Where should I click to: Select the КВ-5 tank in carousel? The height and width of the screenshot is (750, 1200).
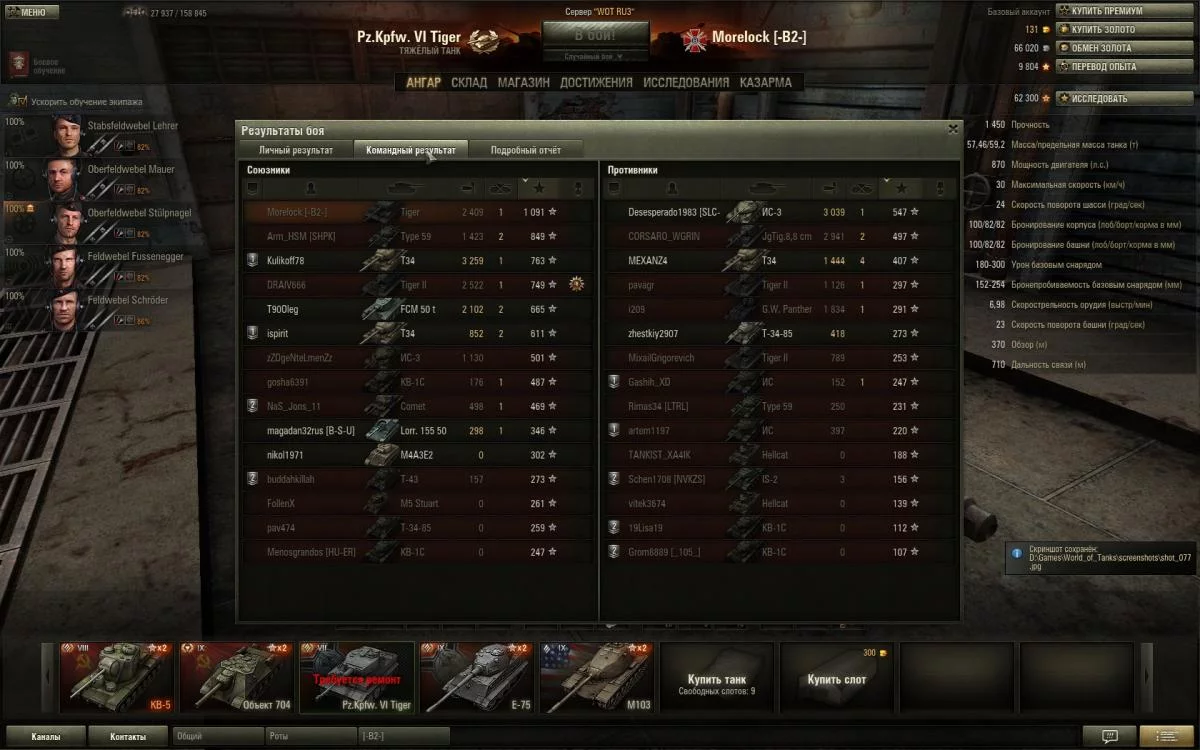[x=116, y=677]
